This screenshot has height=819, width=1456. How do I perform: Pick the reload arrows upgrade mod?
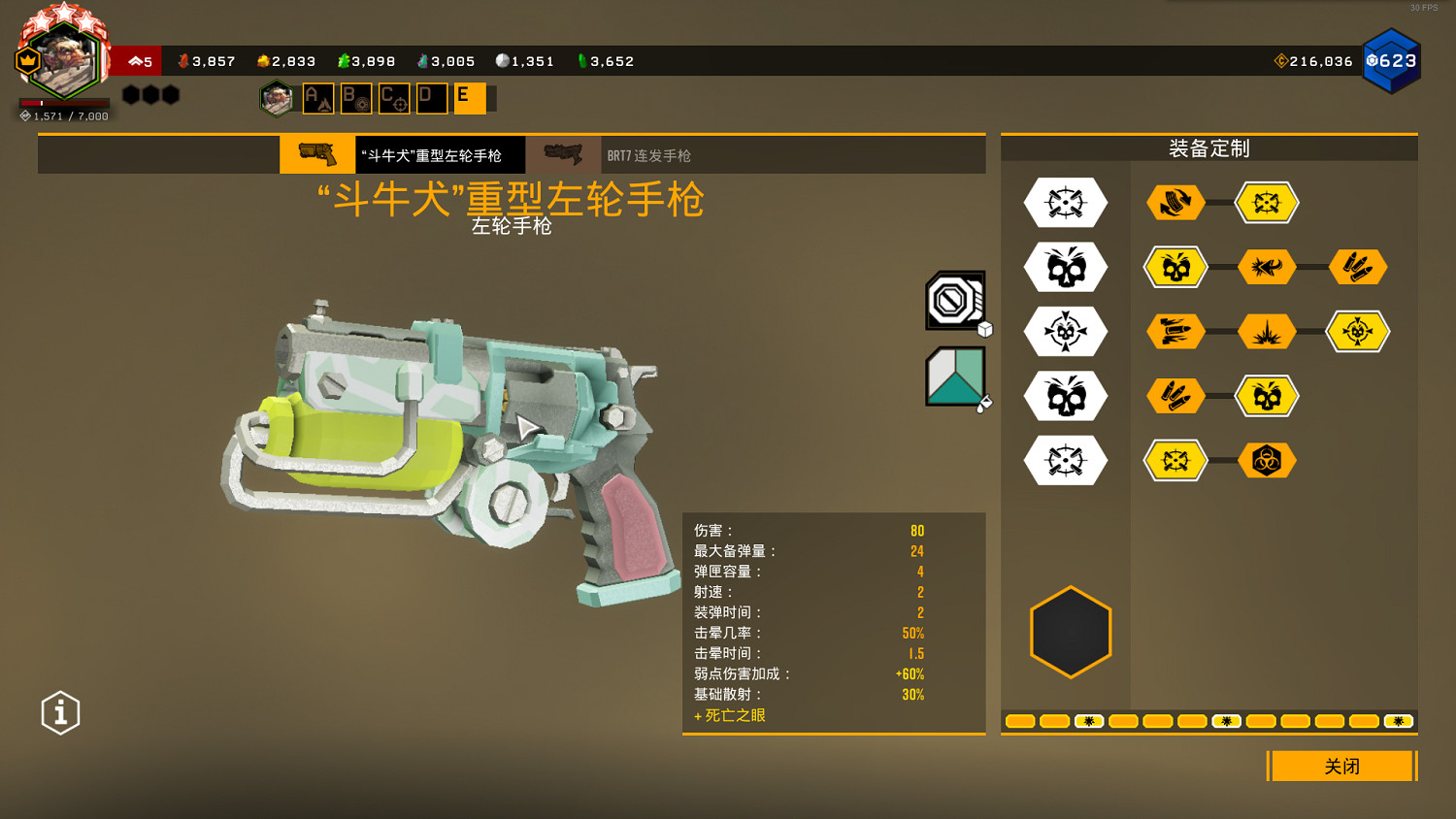tap(1175, 203)
